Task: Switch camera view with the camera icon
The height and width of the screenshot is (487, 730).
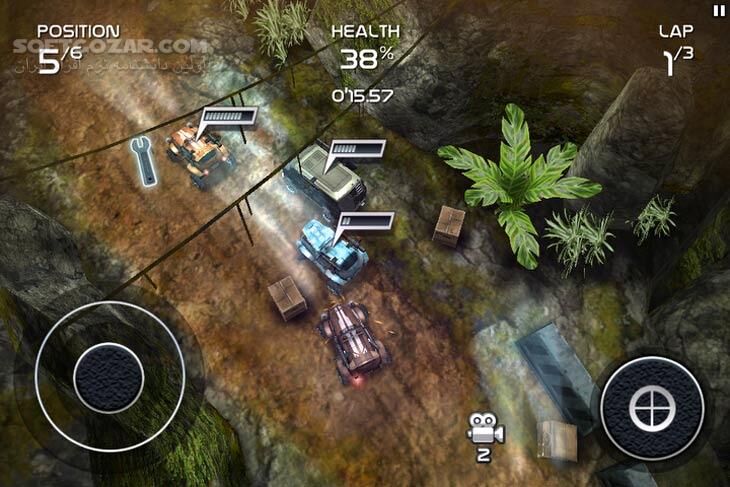Action: [485, 431]
